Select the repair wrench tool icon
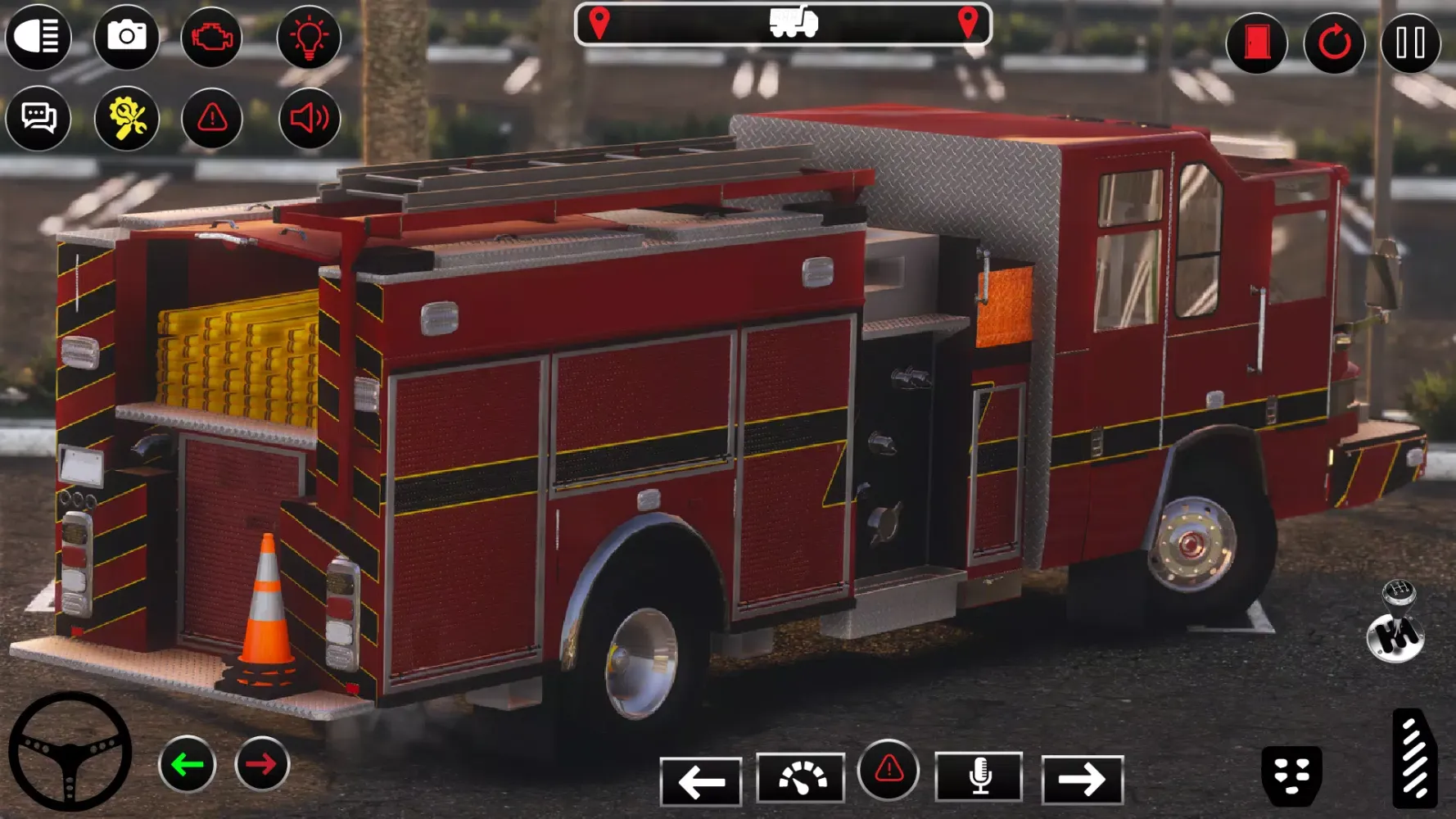This screenshot has height=819, width=1456. [x=125, y=119]
